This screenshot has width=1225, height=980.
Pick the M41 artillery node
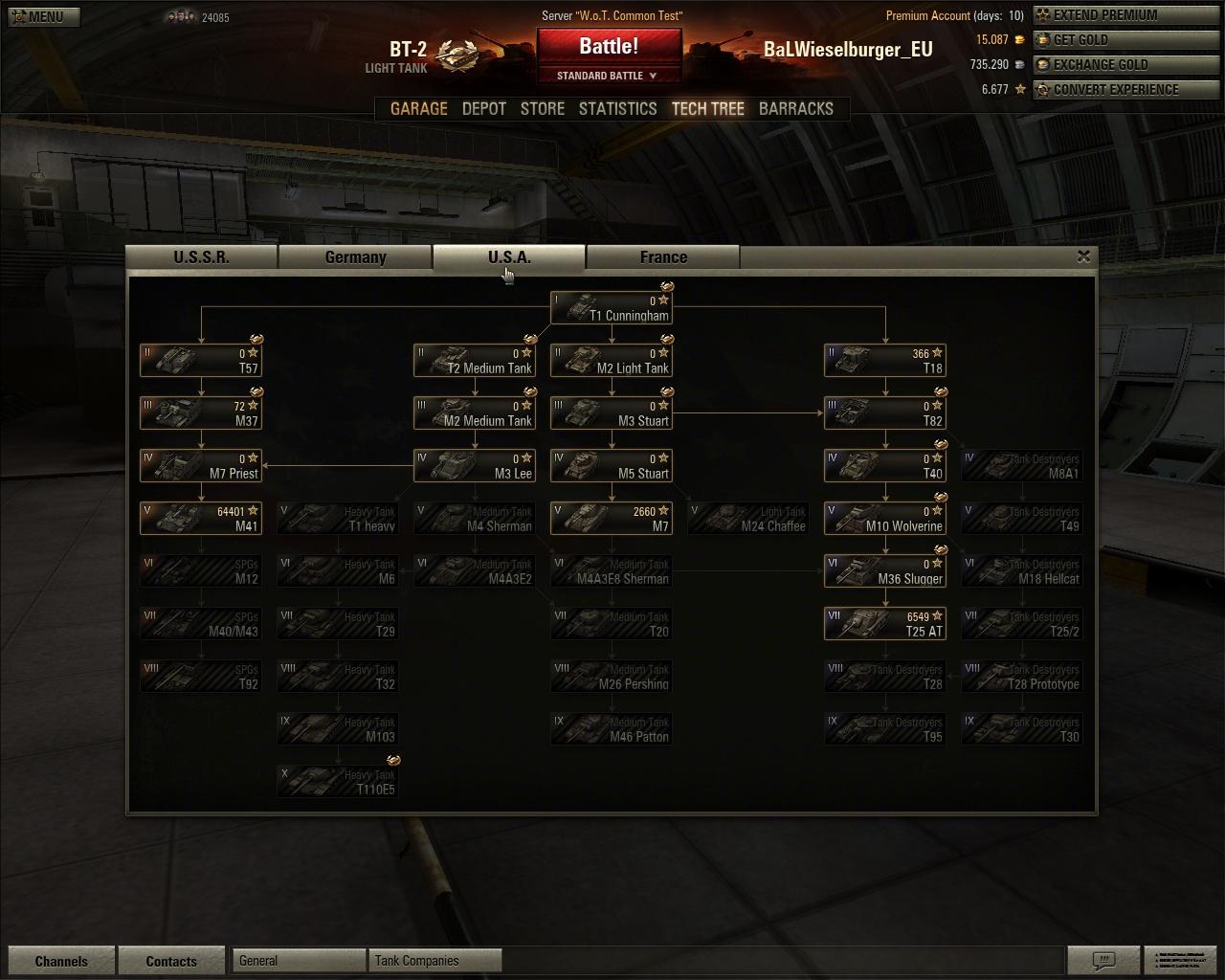click(x=201, y=519)
